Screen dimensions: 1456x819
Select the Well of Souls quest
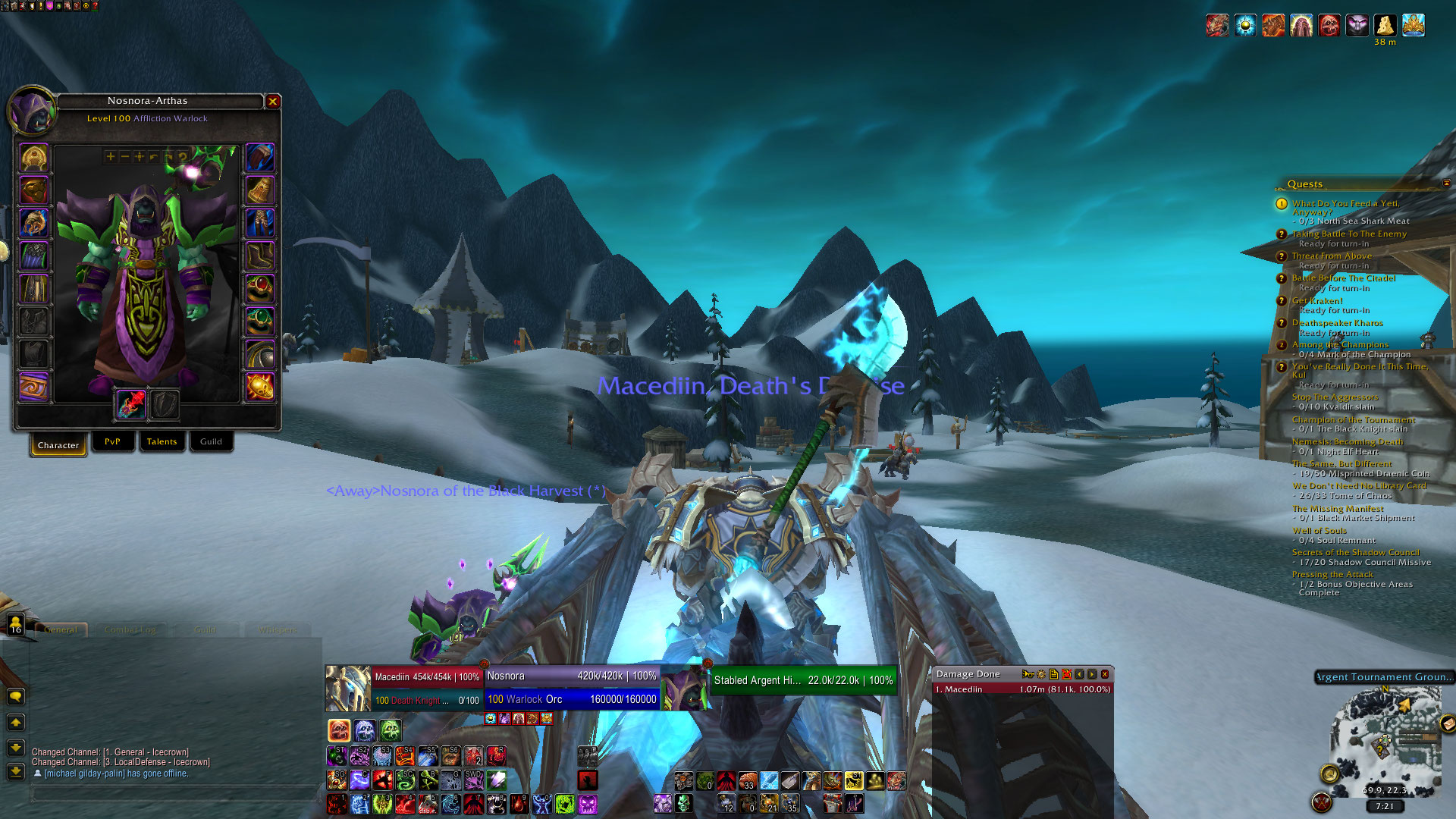coord(1319,531)
